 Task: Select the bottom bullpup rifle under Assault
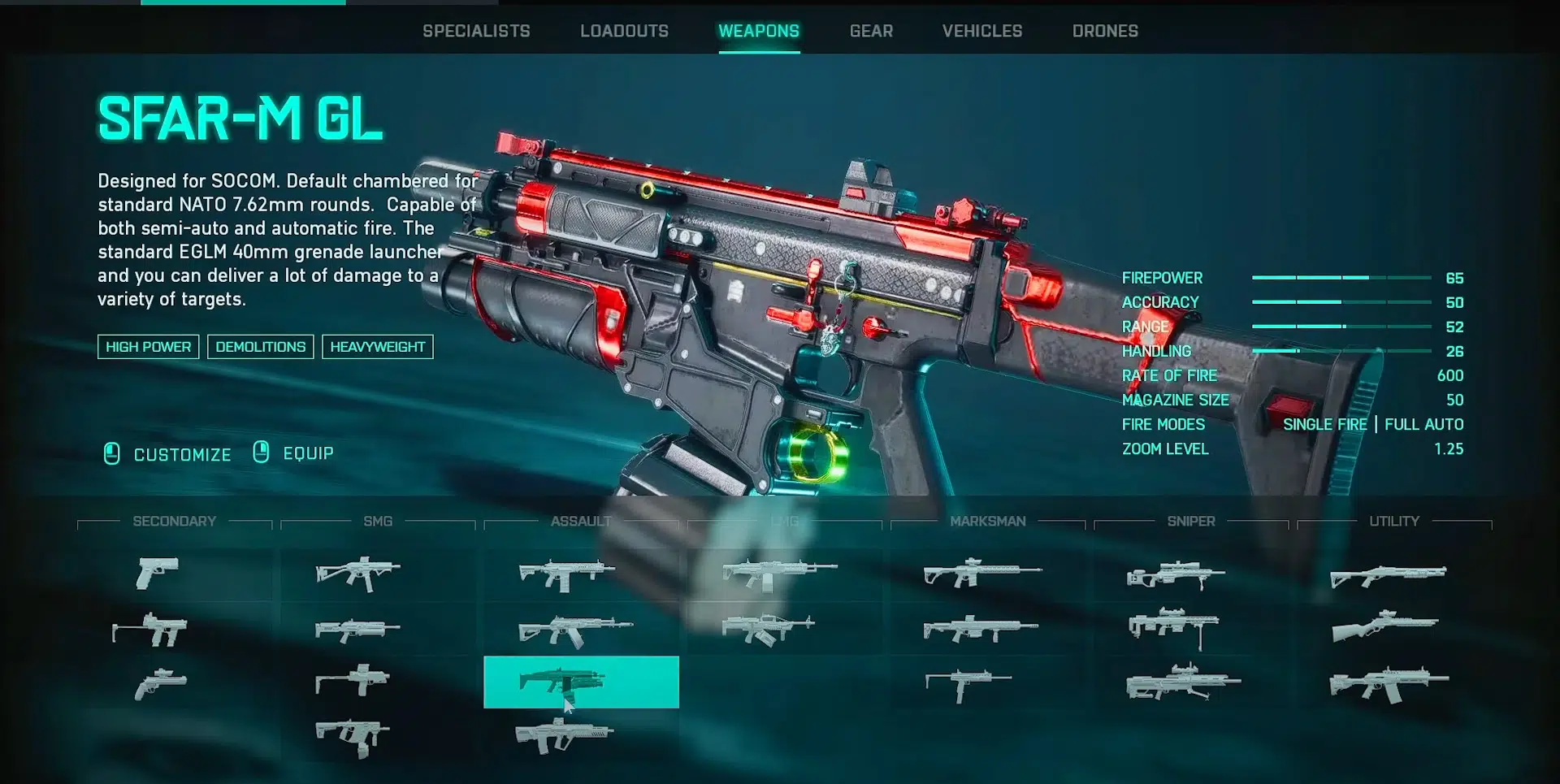point(564,735)
